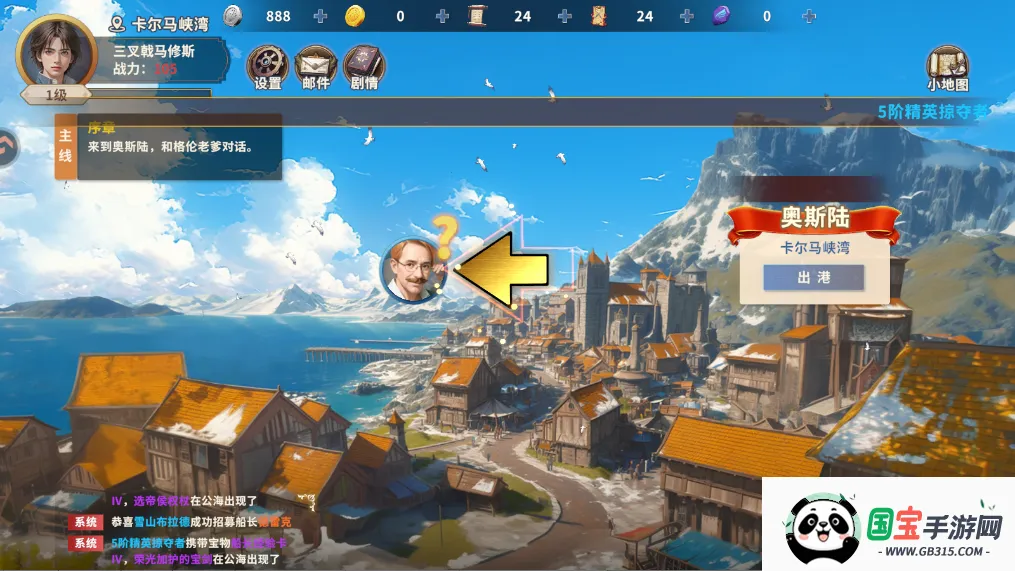Add silver coins with the plus button
Image resolution: width=1015 pixels, height=571 pixels.
[320, 16]
